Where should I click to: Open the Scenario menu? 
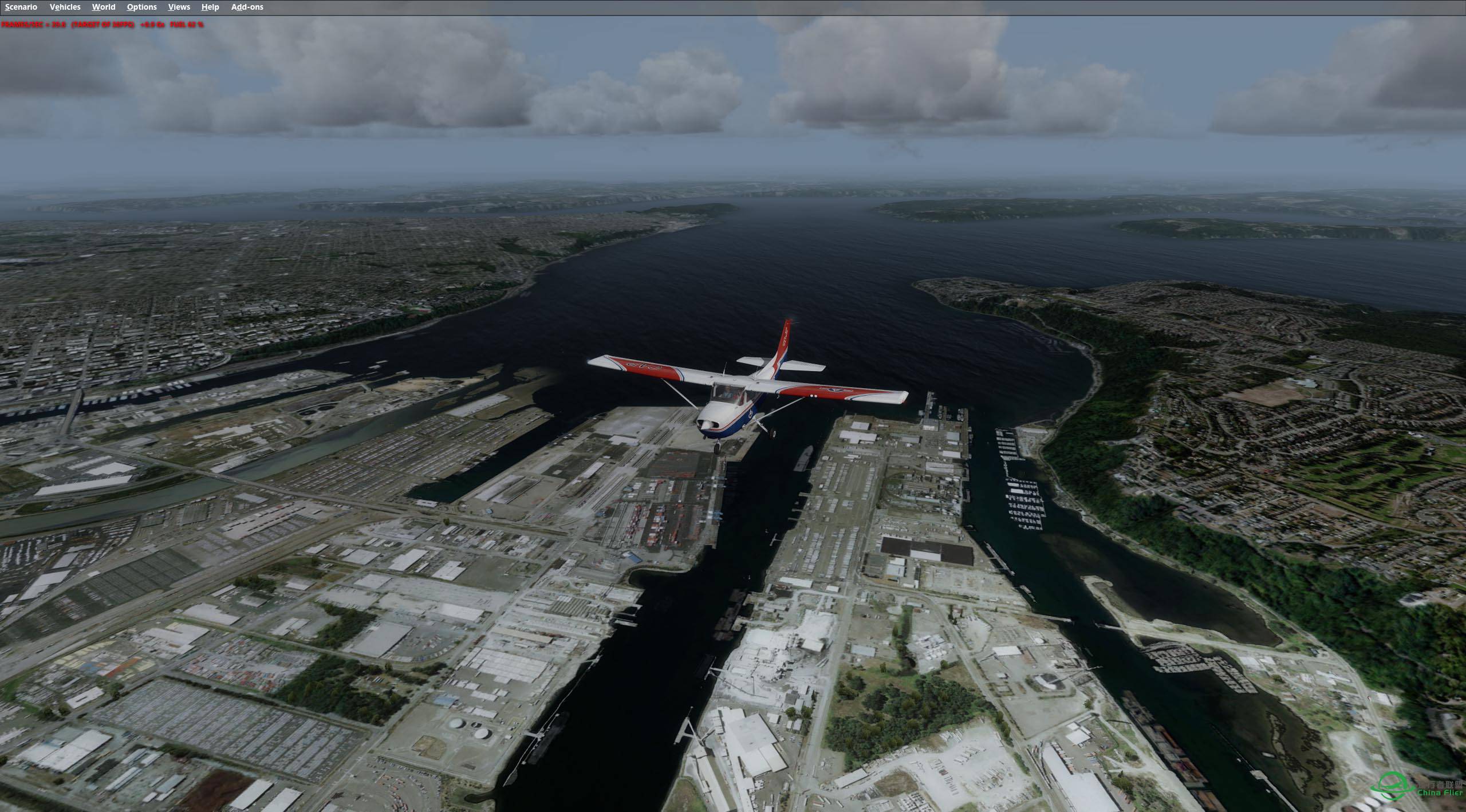tap(21, 7)
